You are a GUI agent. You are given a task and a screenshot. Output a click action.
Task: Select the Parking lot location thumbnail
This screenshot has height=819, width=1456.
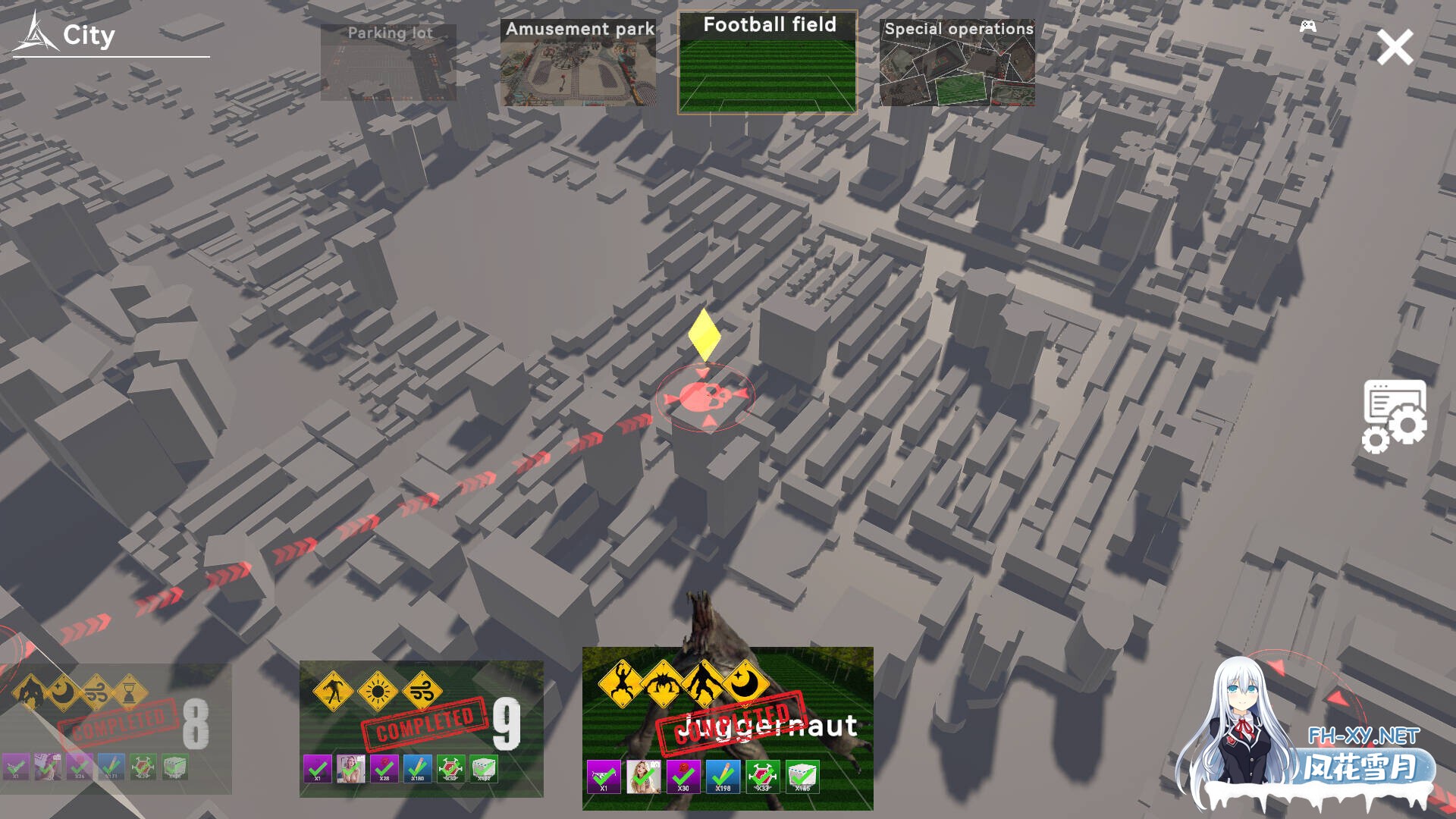(x=388, y=62)
